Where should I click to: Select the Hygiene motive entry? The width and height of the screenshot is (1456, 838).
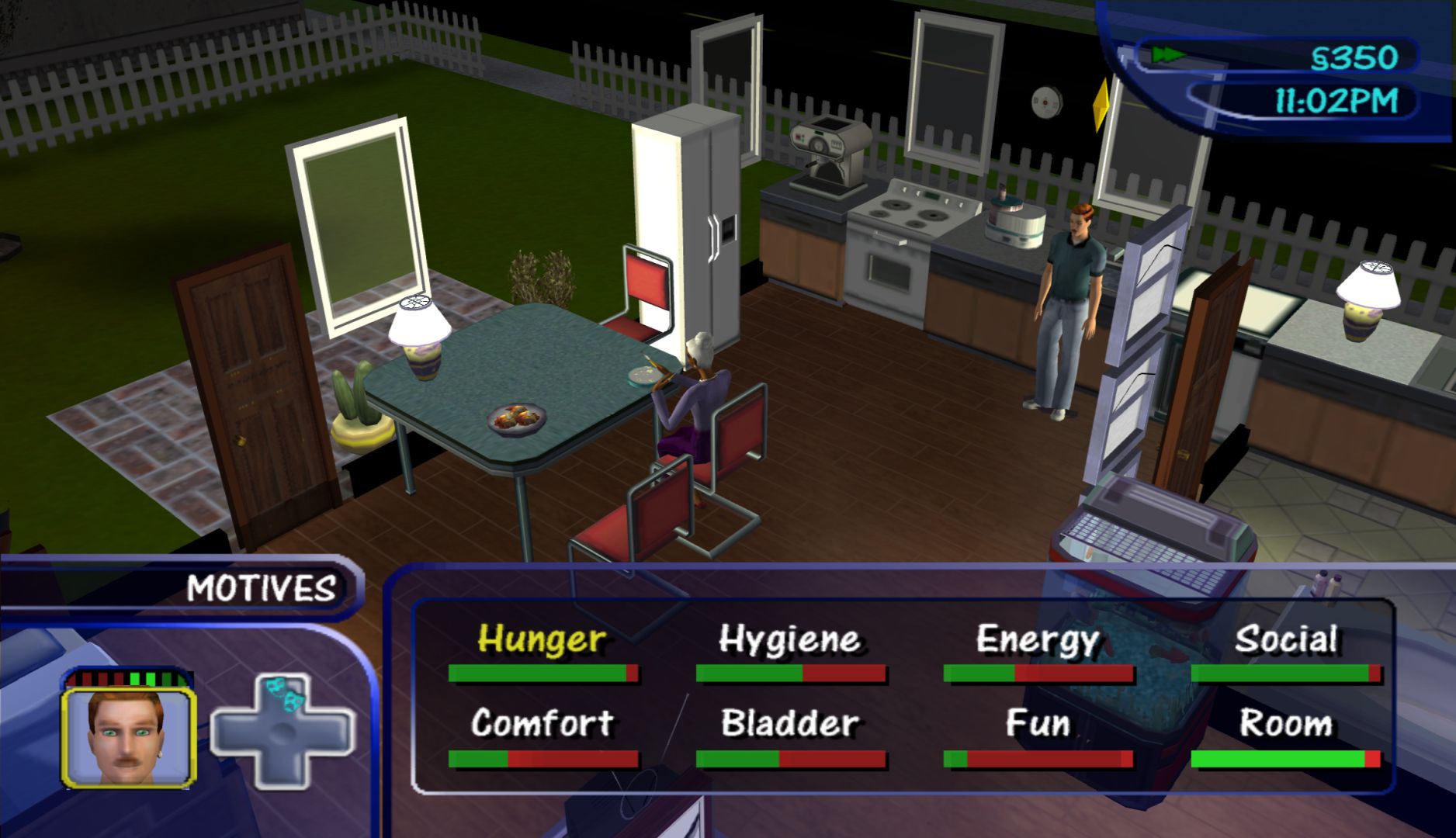click(x=789, y=641)
